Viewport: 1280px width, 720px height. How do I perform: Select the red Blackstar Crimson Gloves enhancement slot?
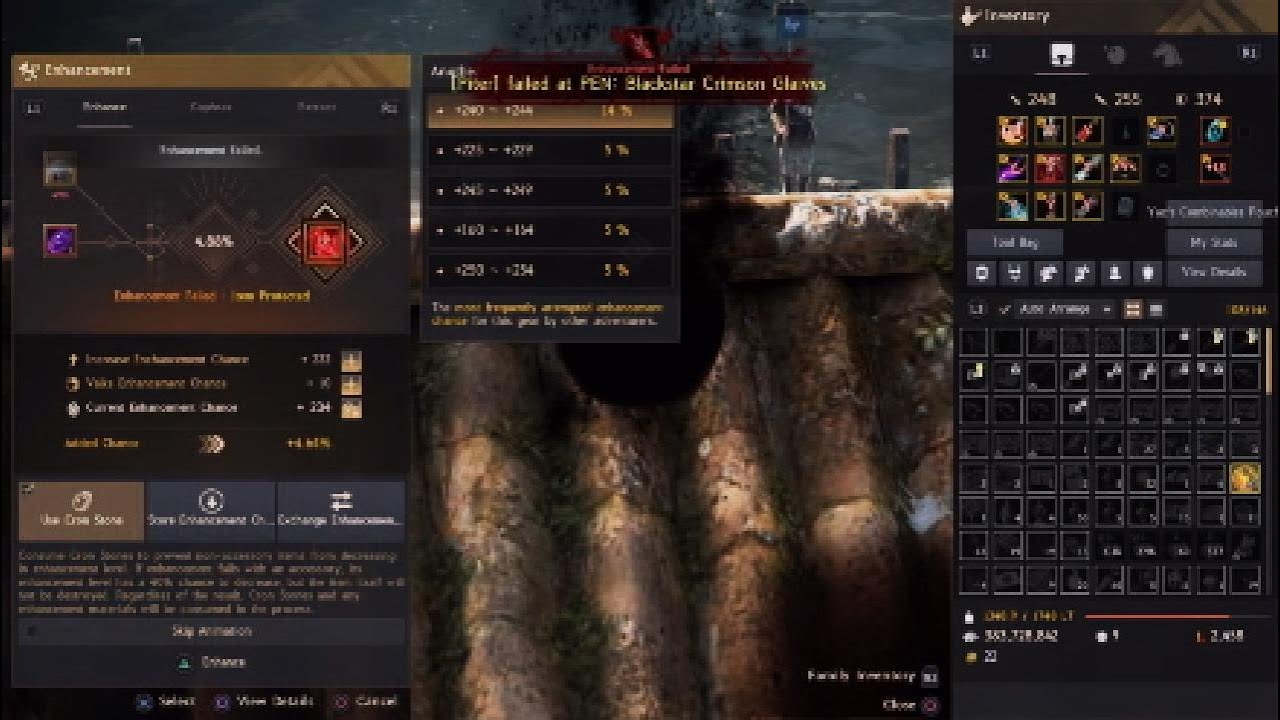pyautogui.click(x=324, y=240)
